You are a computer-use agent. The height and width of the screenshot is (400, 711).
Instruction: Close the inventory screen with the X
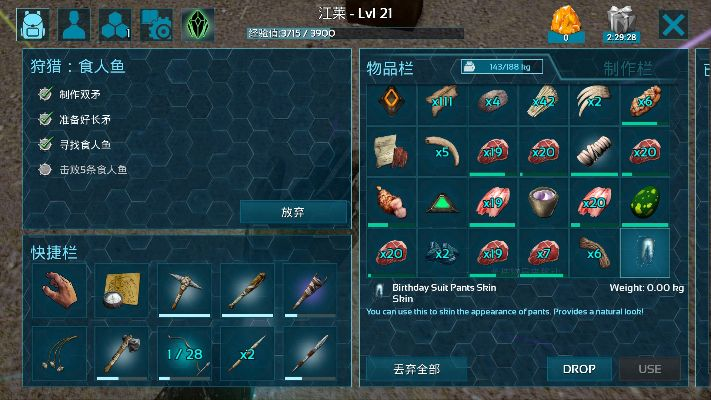[x=673, y=23]
